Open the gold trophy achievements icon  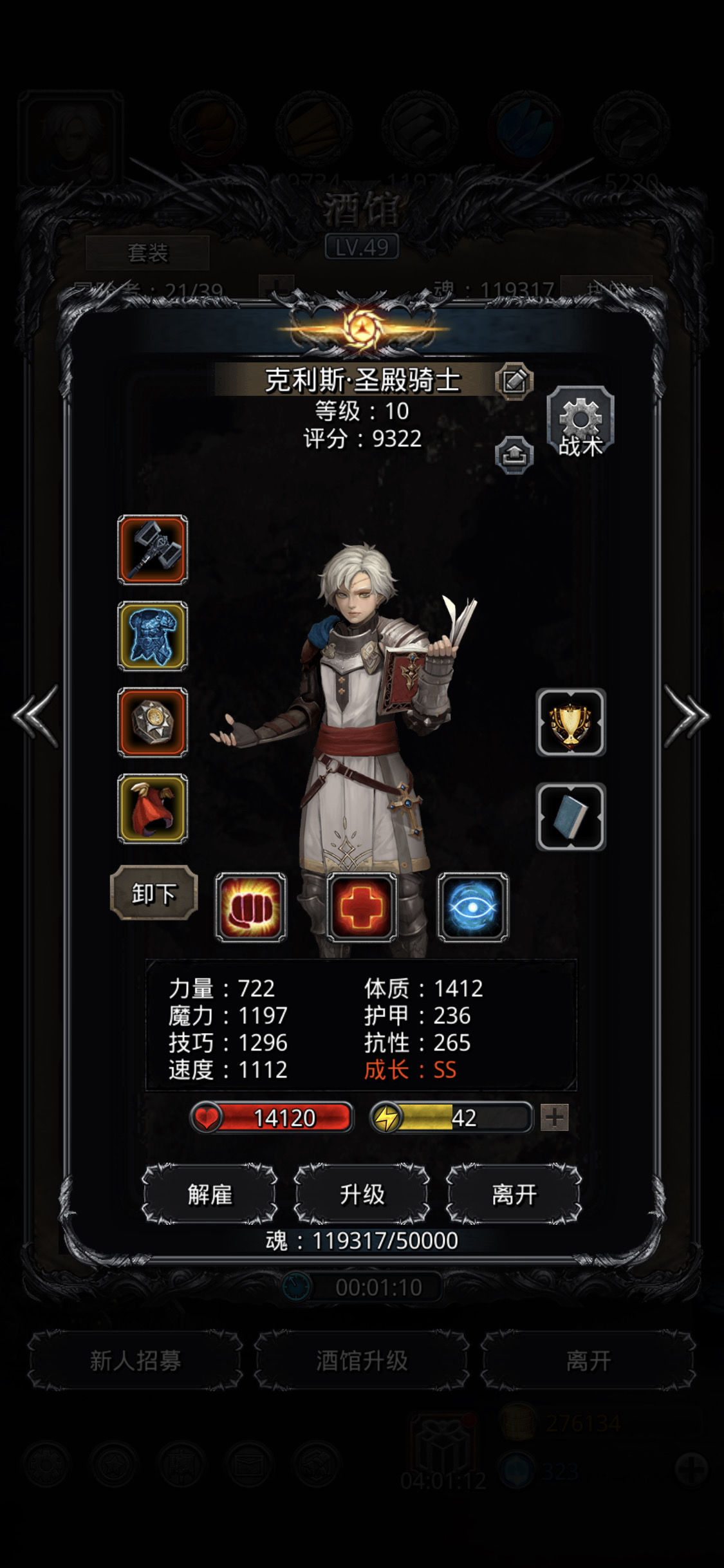pyautogui.click(x=571, y=722)
